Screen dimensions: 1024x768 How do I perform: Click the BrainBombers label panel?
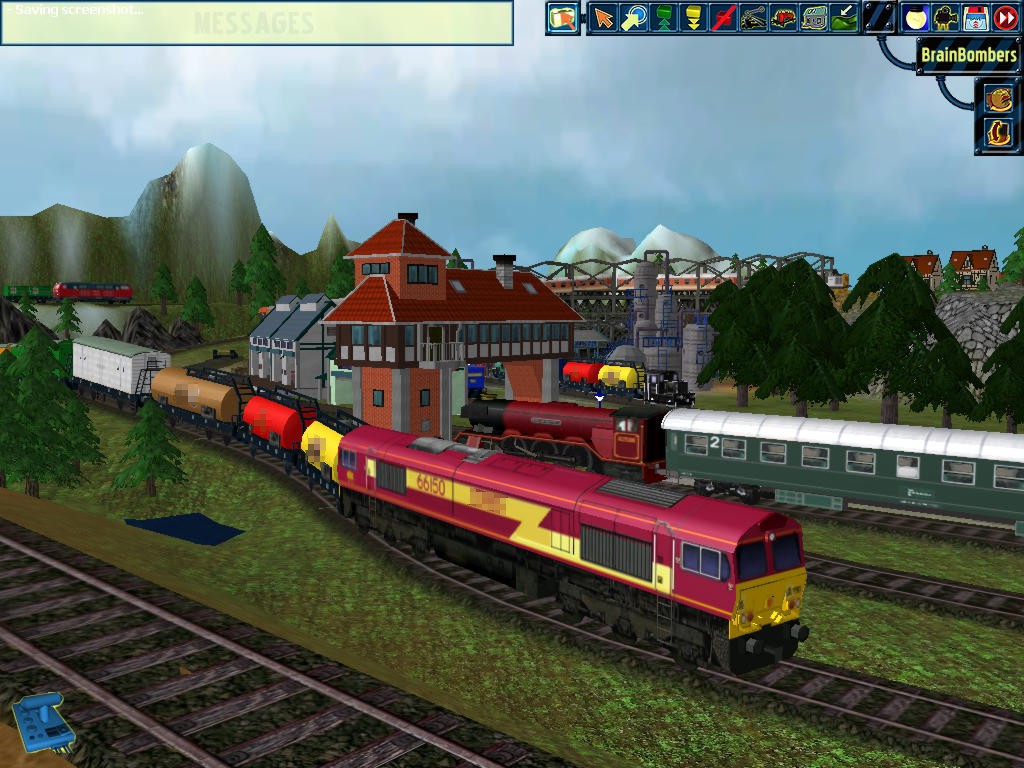[968, 56]
